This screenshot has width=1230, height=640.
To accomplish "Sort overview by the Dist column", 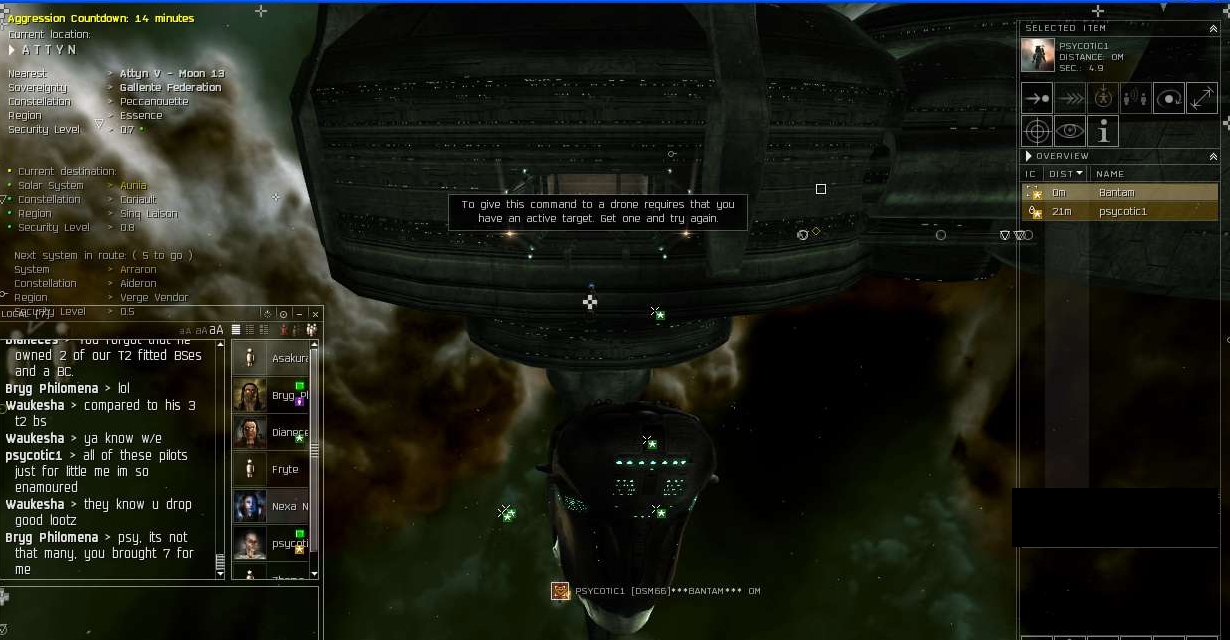I will (x=1064, y=174).
